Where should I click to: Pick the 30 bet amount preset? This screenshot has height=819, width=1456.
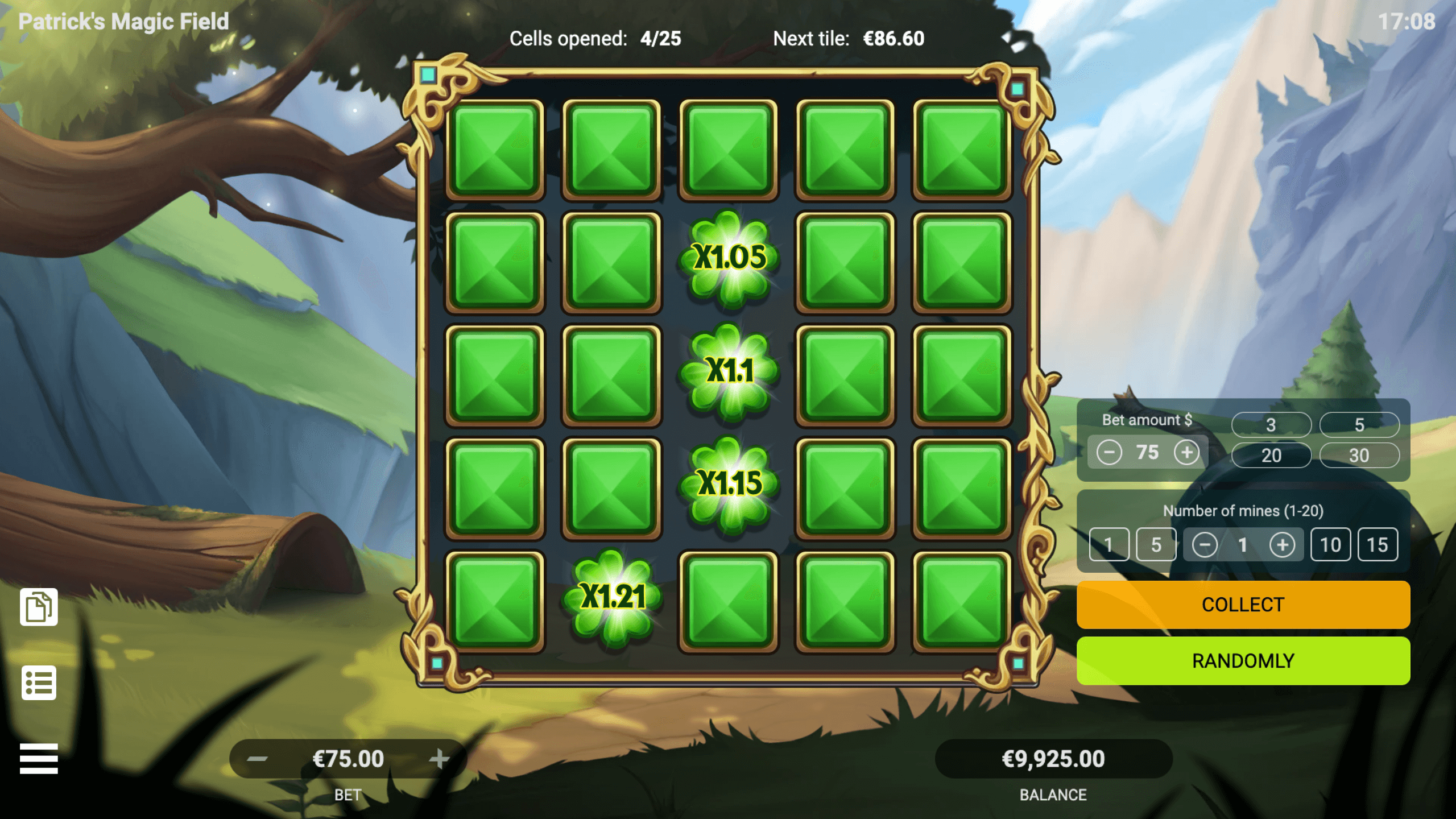[1359, 455]
